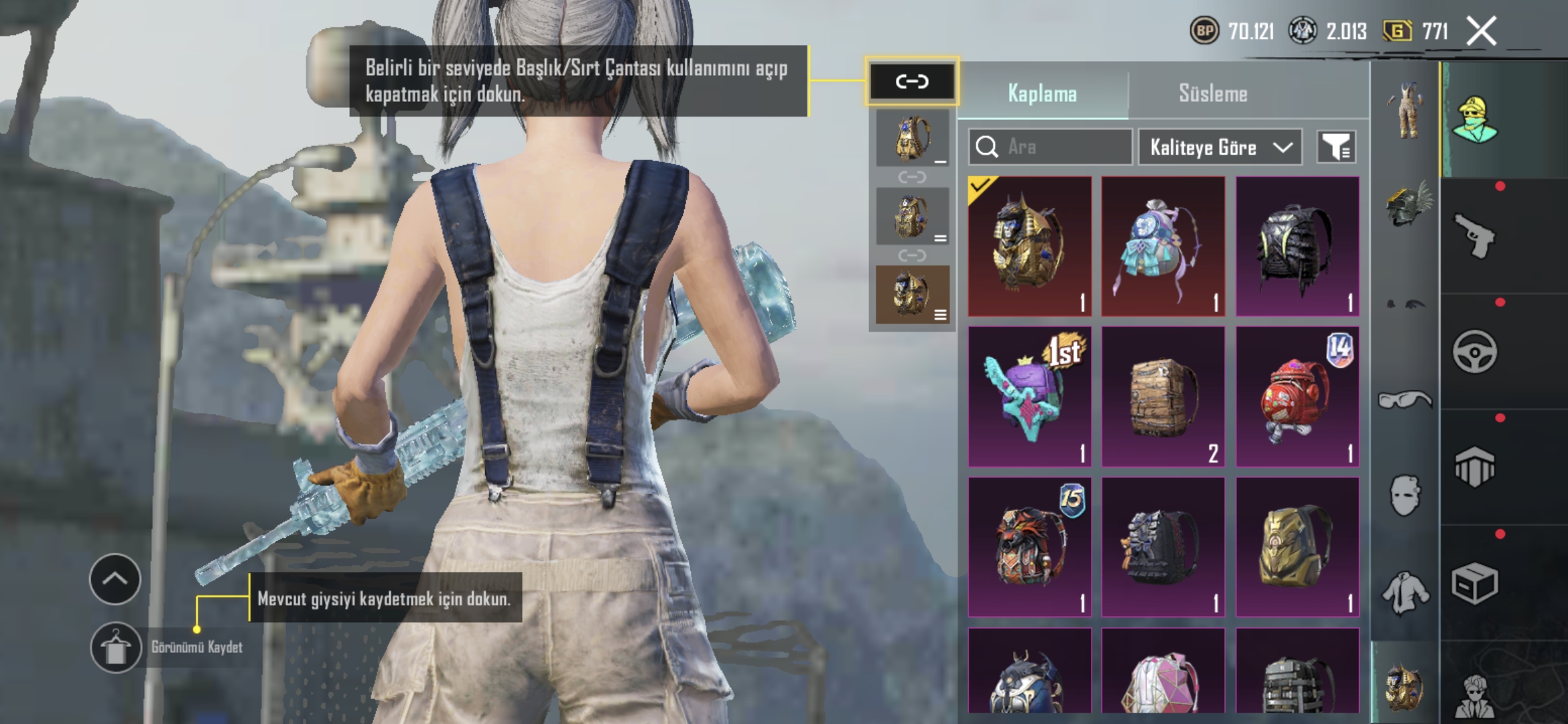The image size is (1568, 724).
Task: Toggle the backpack level link button
Action: click(x=912, y=82)
